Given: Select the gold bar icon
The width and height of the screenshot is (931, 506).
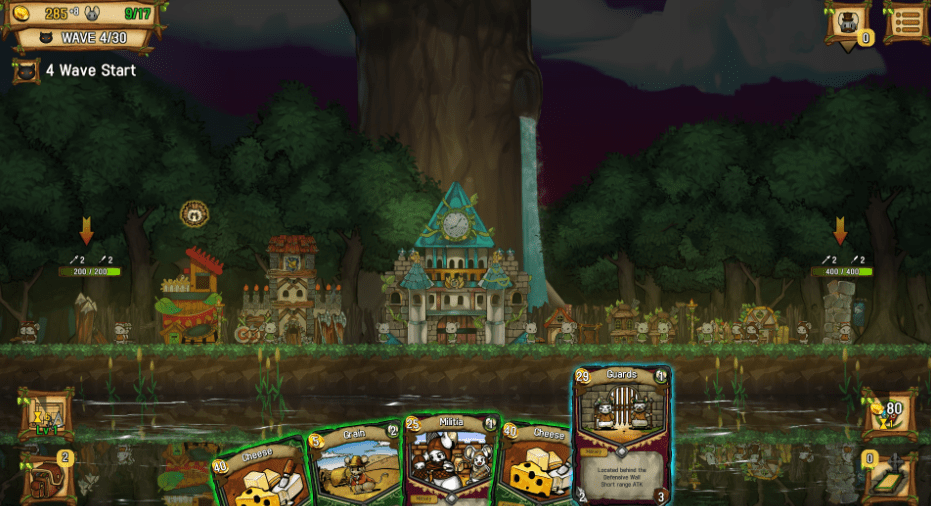Looking at the screenshot, I should pyautogui.click(x=888, y=478).
